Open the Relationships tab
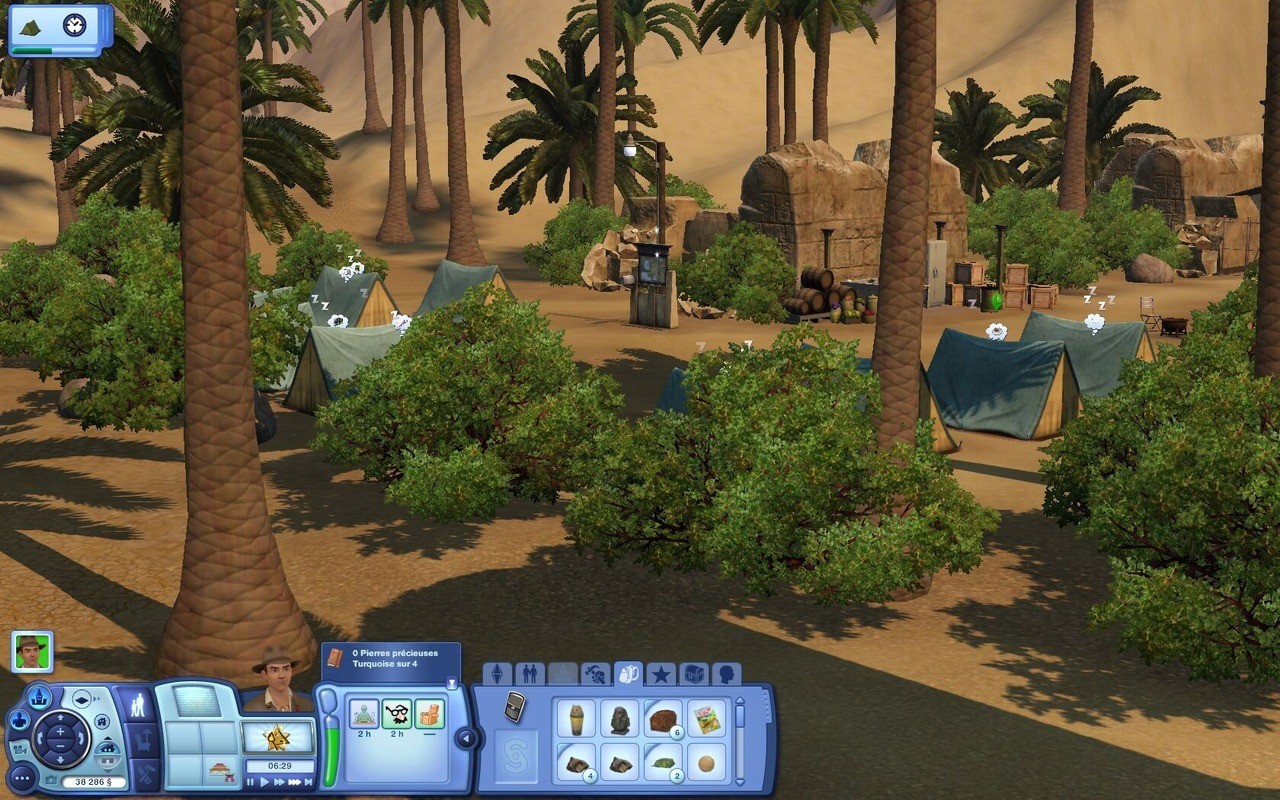Screen dimensions: 1280x800 [530, 672]
